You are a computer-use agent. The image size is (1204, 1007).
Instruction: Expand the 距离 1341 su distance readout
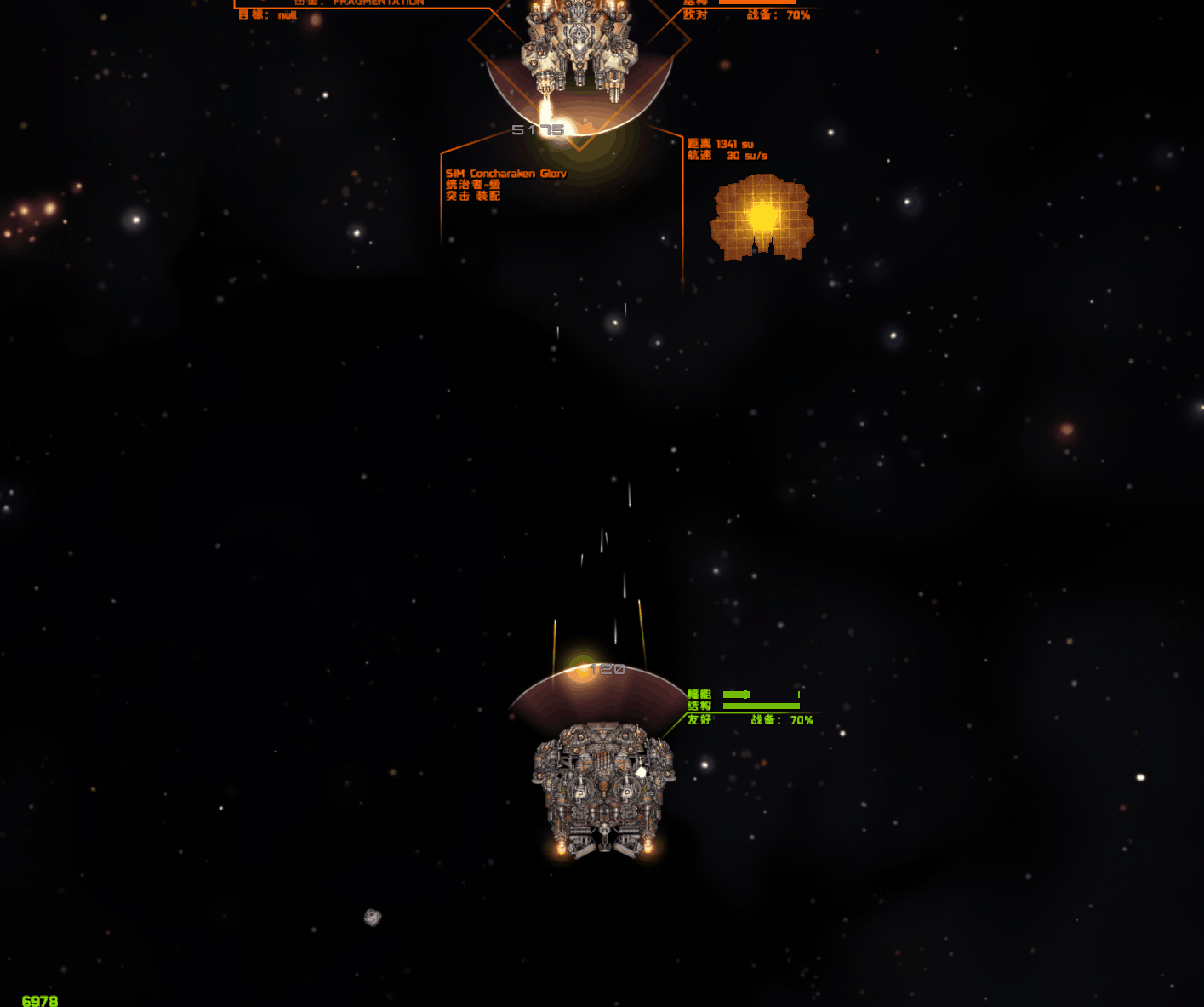(719, 144)
